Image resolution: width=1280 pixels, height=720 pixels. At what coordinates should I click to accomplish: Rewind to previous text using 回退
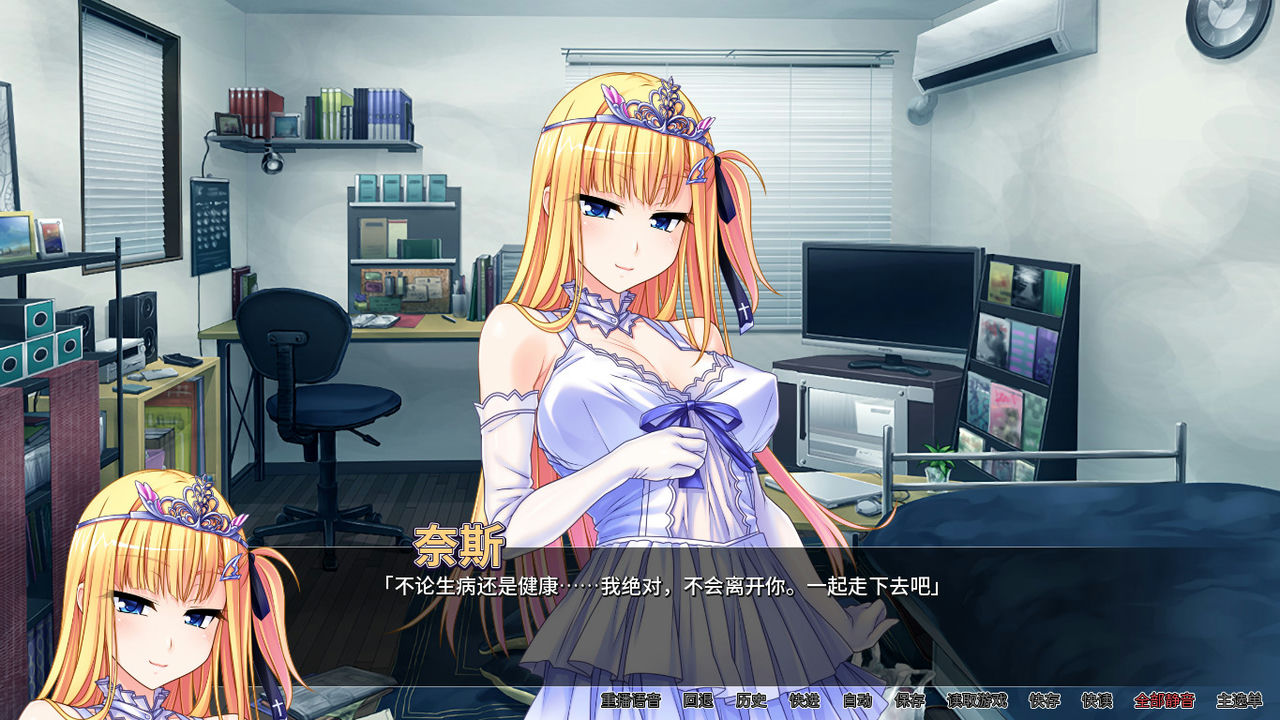pyautogui.click(x=700, y=703)
